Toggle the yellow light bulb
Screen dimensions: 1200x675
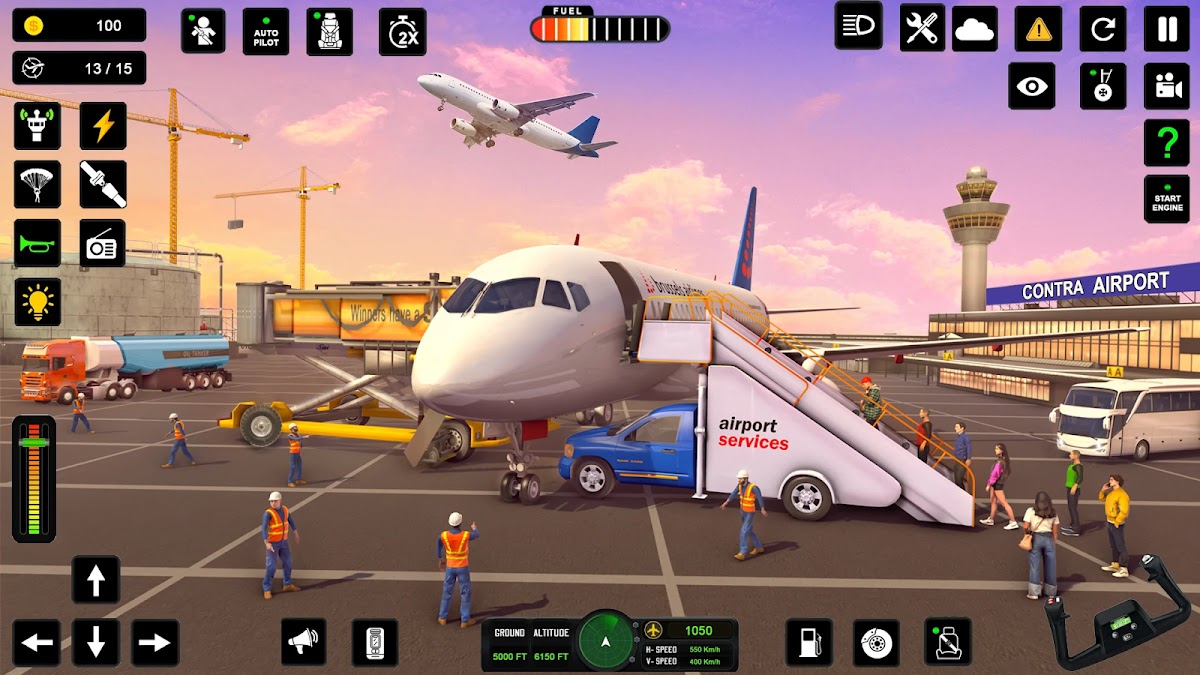click(37, 302)
